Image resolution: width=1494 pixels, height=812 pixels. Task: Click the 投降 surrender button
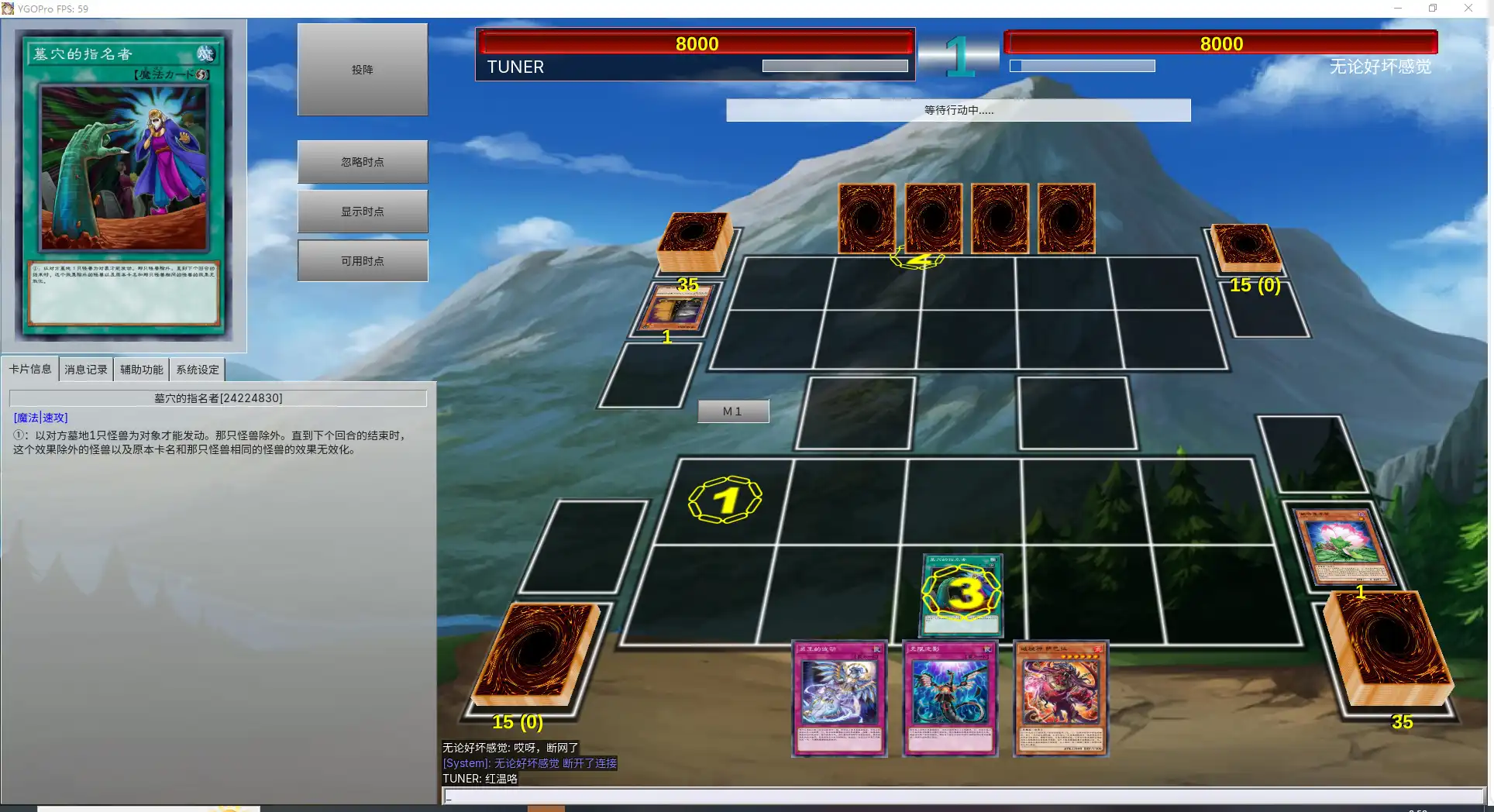tap(362, 70)
